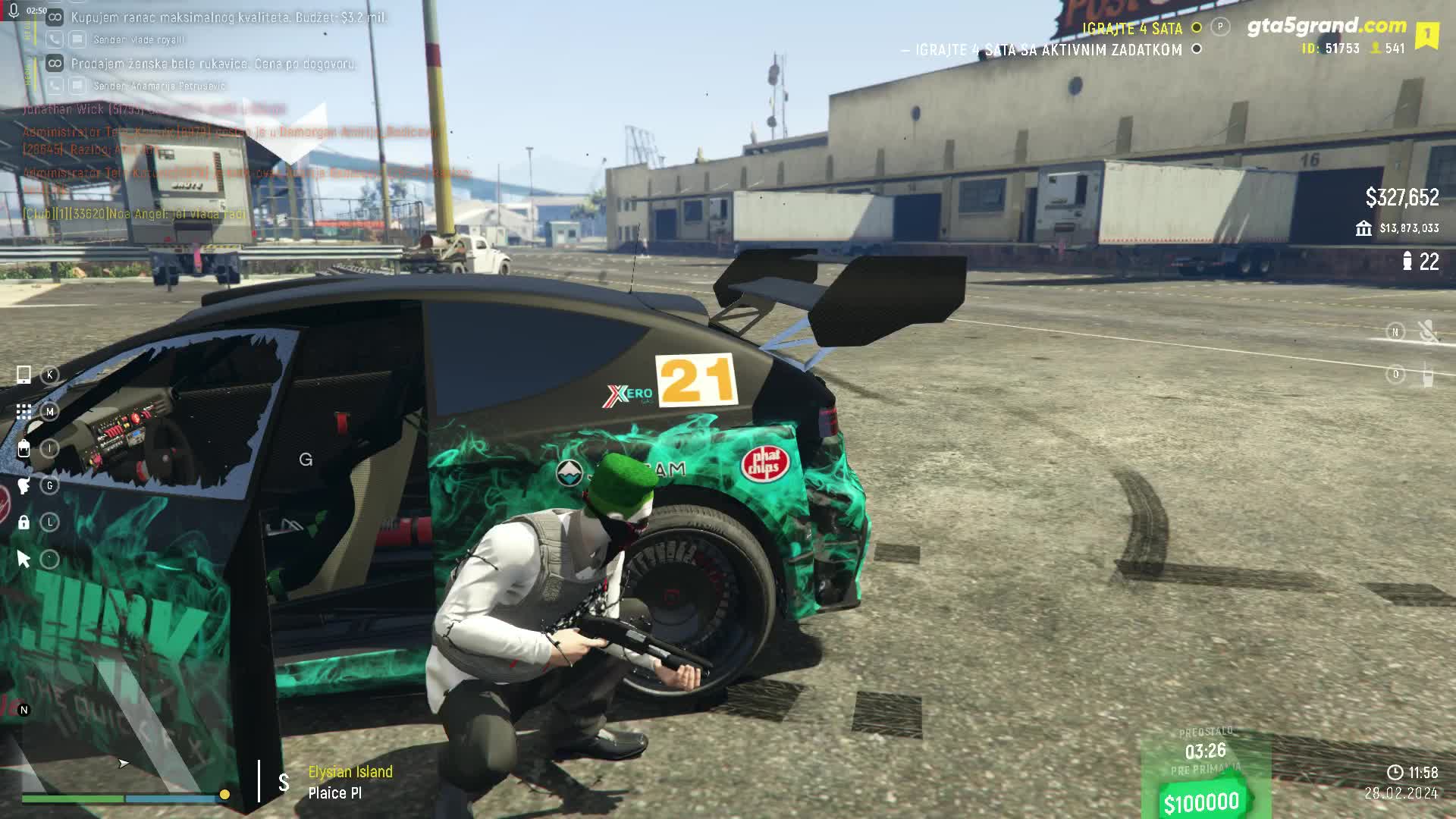
Task: Toggle the muted microphone icon
Action: tap(1427, 331)
